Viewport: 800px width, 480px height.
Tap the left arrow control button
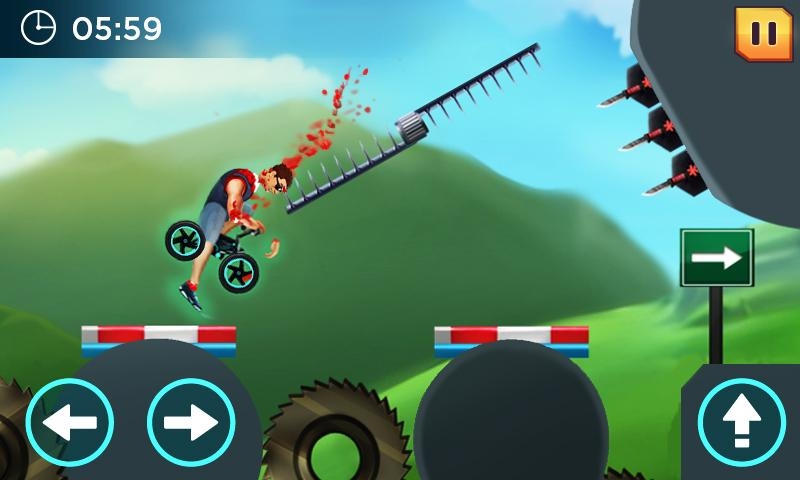point(69,422)
